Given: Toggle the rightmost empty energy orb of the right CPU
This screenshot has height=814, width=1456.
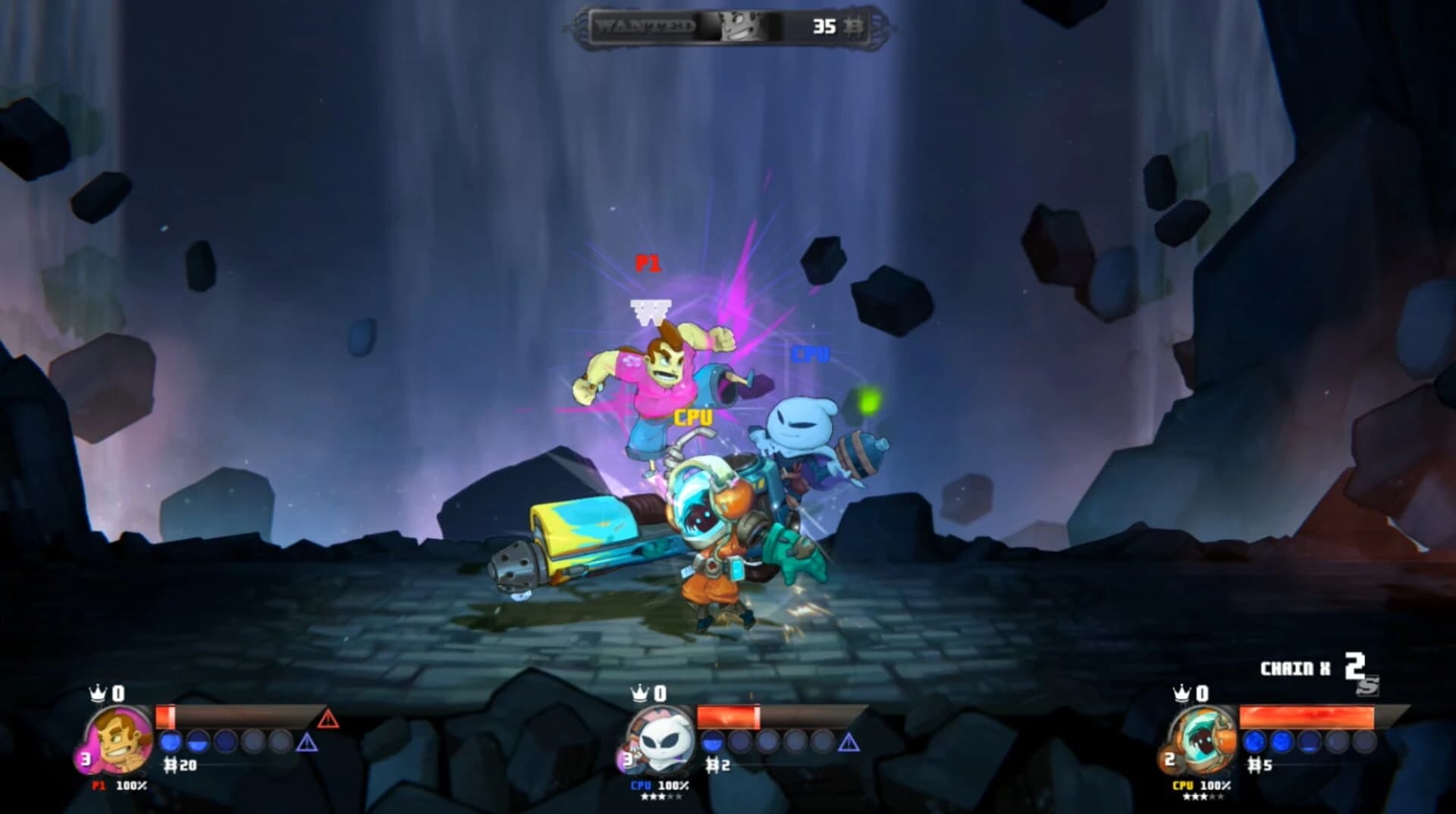Looking at the screenshot, I should click(1364, 741).
